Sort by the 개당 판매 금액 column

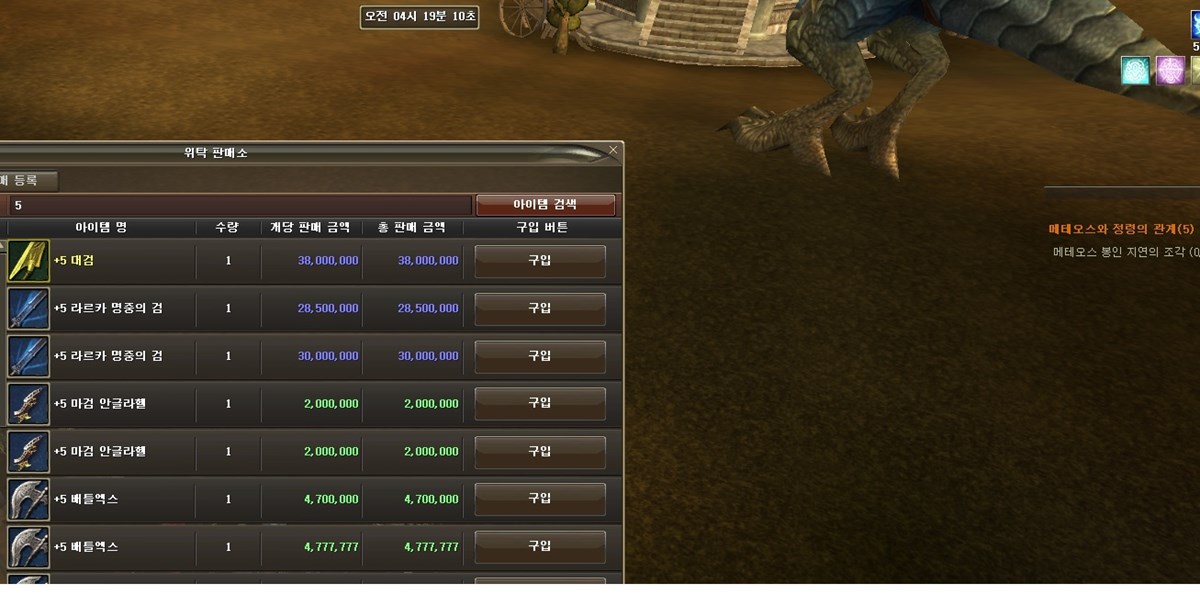[310, 228]
